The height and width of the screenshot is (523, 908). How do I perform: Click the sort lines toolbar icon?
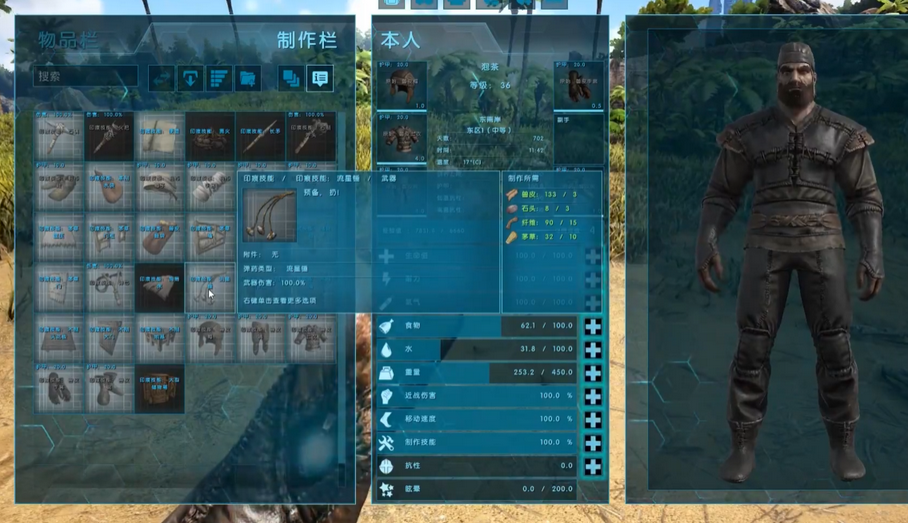point(218,77)
